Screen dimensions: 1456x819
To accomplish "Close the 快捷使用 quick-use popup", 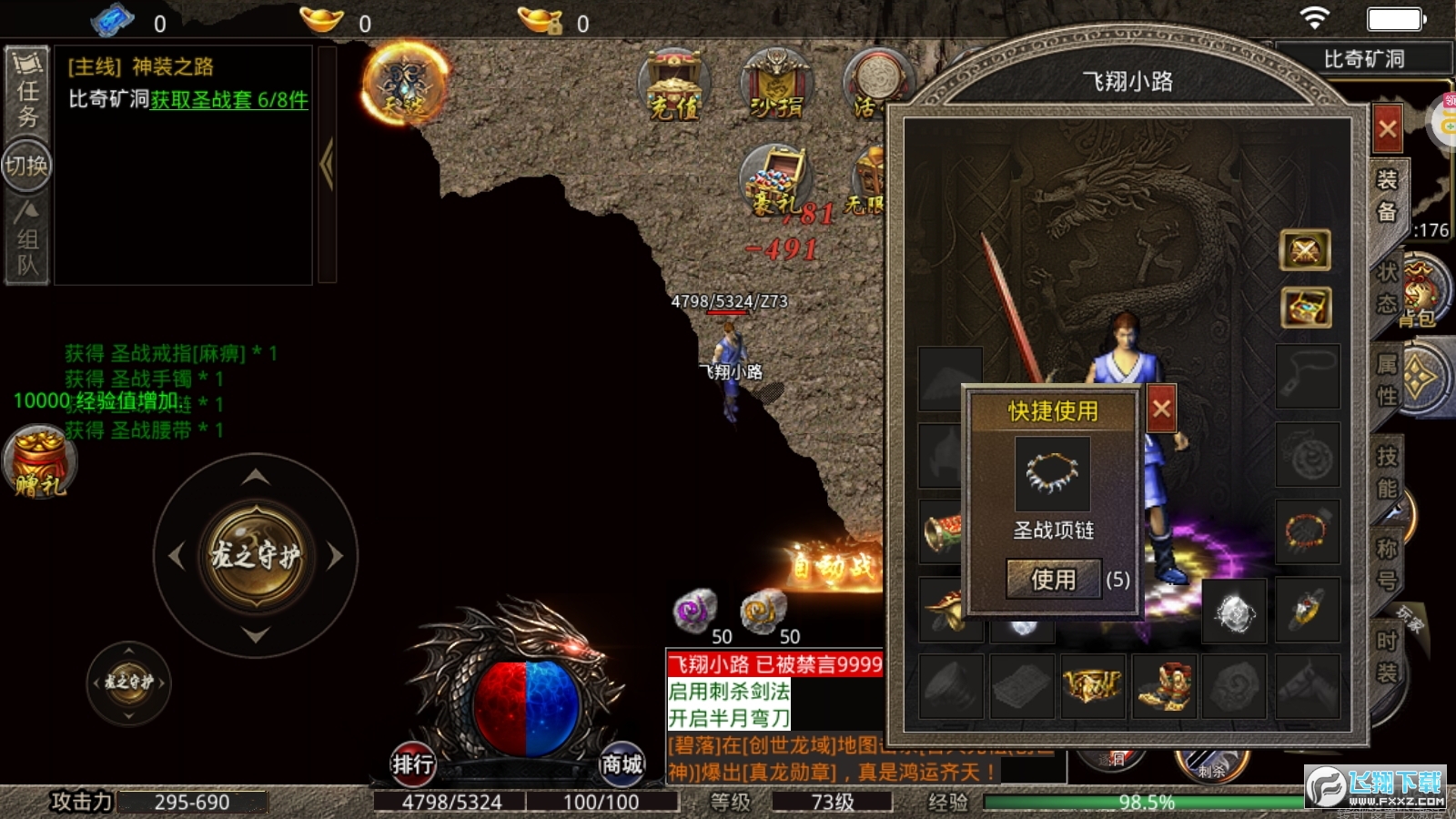I will [x=1161, y=409].
